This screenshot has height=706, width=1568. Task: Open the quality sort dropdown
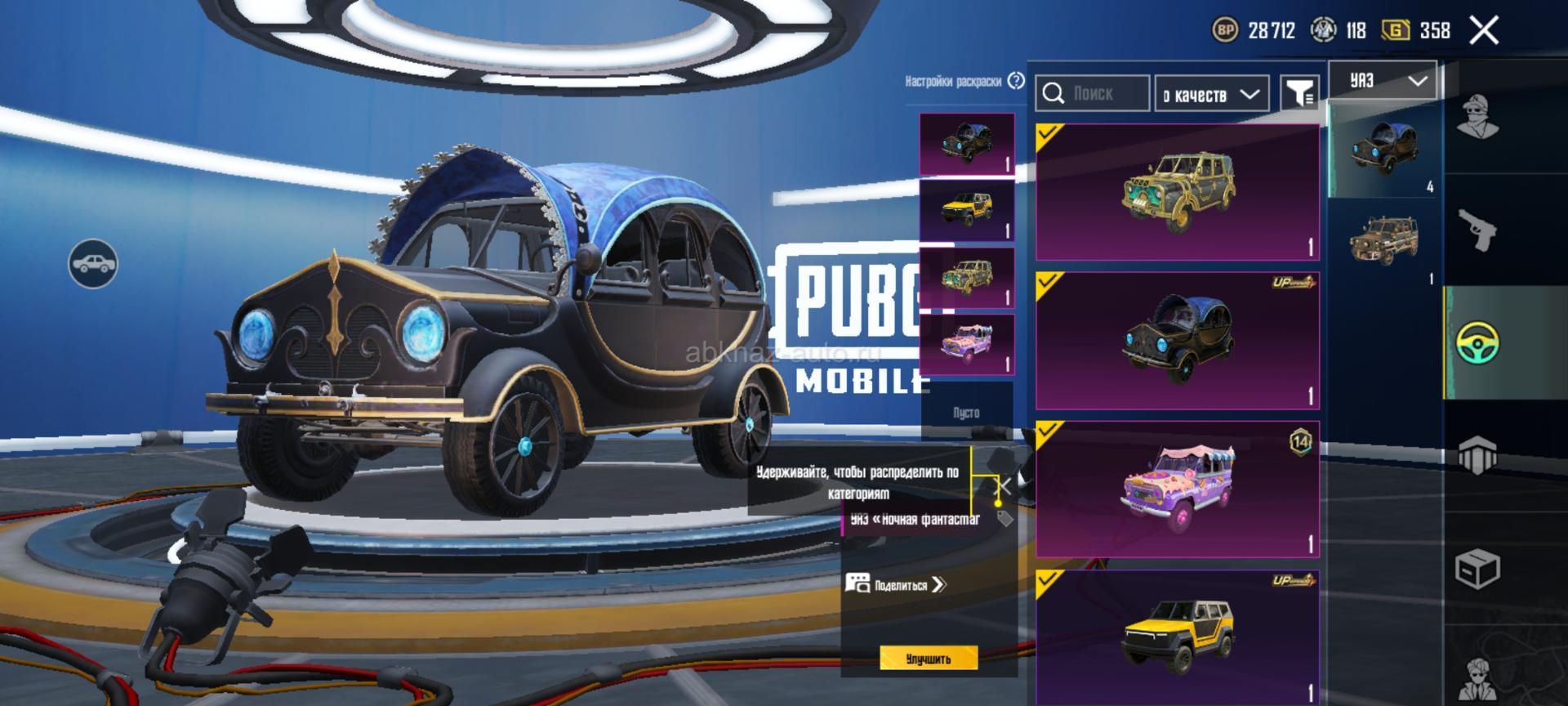point(1211,94)
